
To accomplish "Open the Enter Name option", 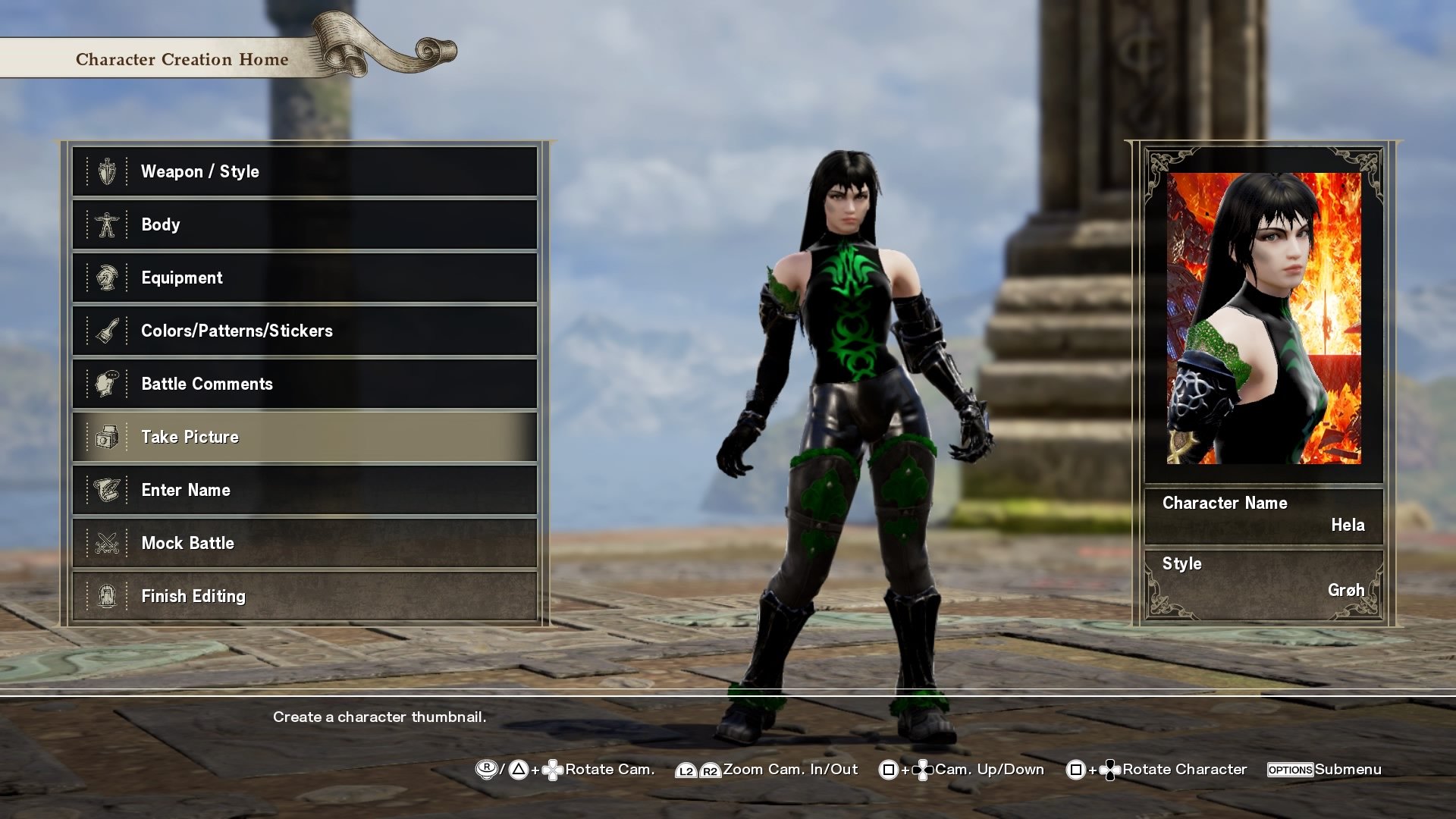I will (x=304, y=490).
